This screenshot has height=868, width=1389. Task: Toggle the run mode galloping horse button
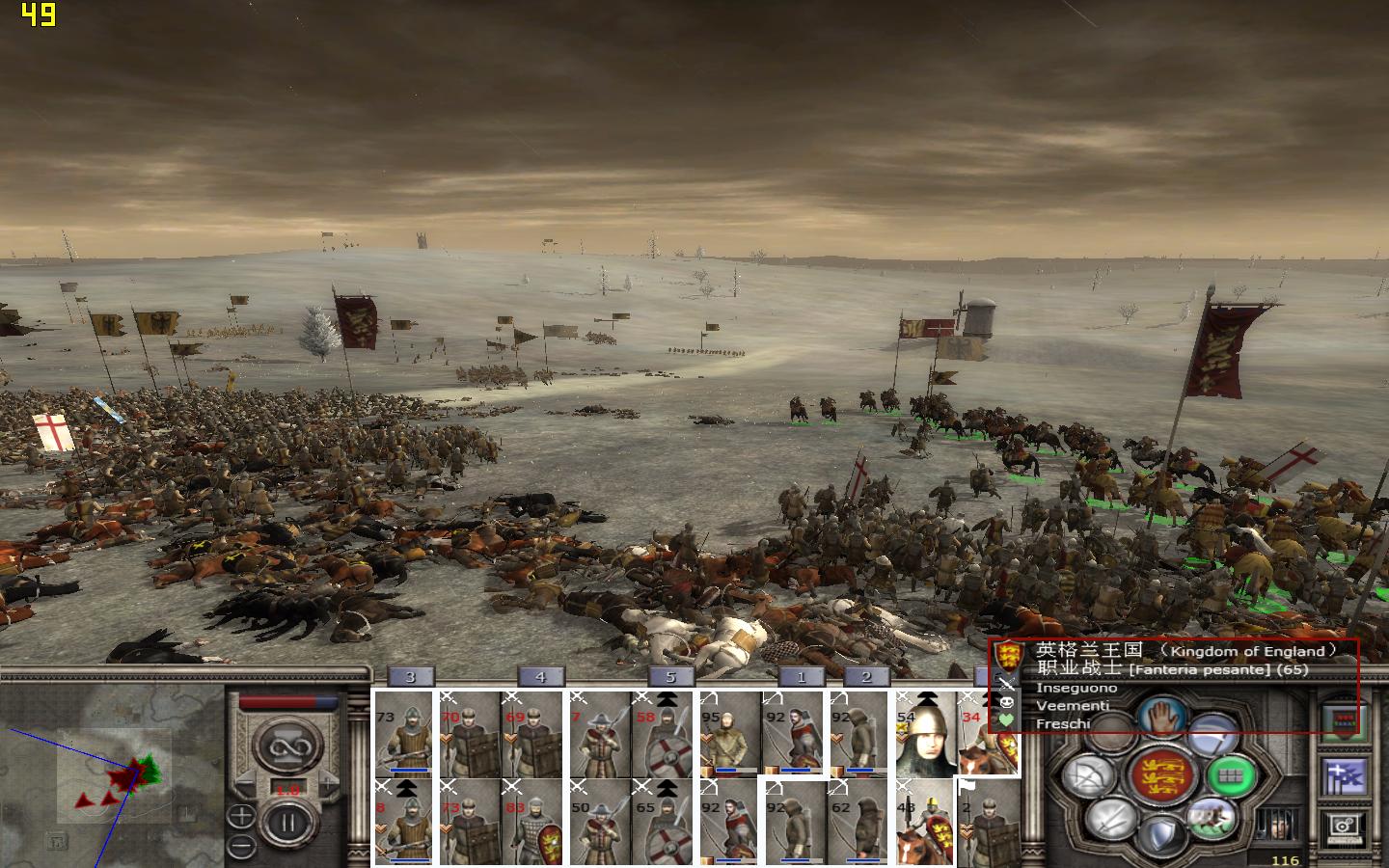click(x=1211, y=819)
